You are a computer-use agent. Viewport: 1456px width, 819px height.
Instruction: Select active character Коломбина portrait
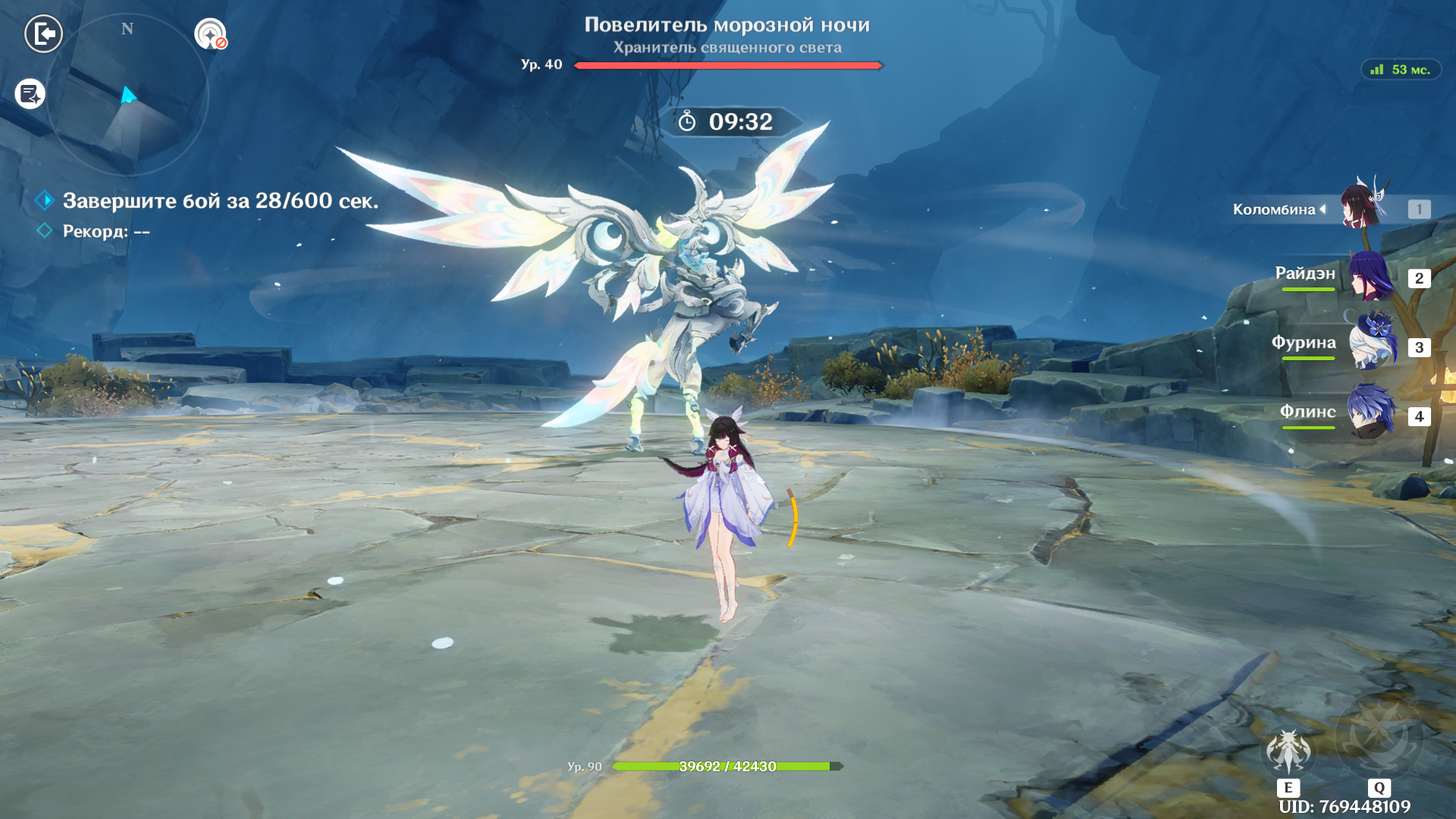pyautogui.click(x=1363, y=206)
